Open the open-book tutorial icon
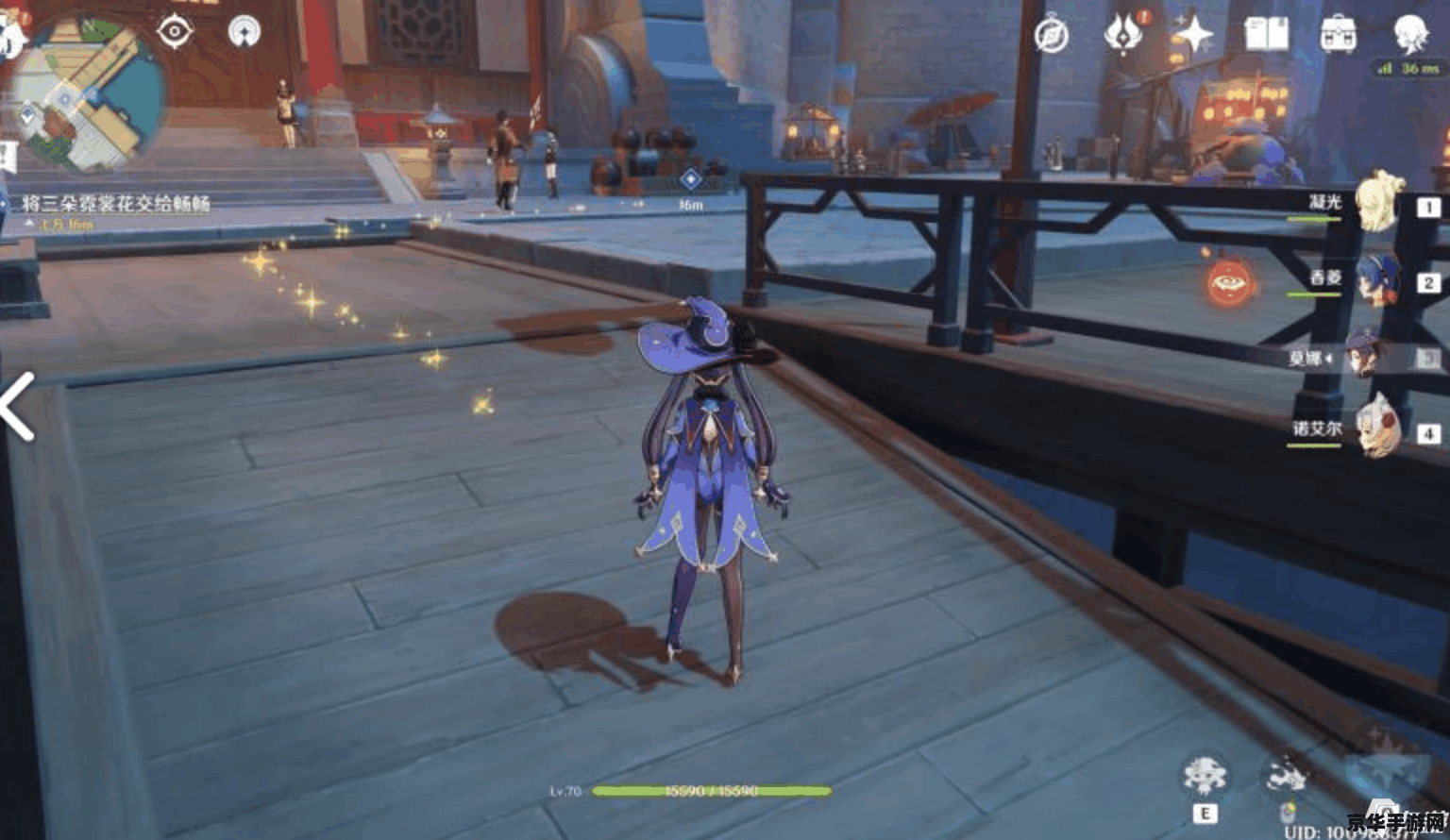The height and width of the screenshot is (840, 1450). click(x=1266, y=35)
